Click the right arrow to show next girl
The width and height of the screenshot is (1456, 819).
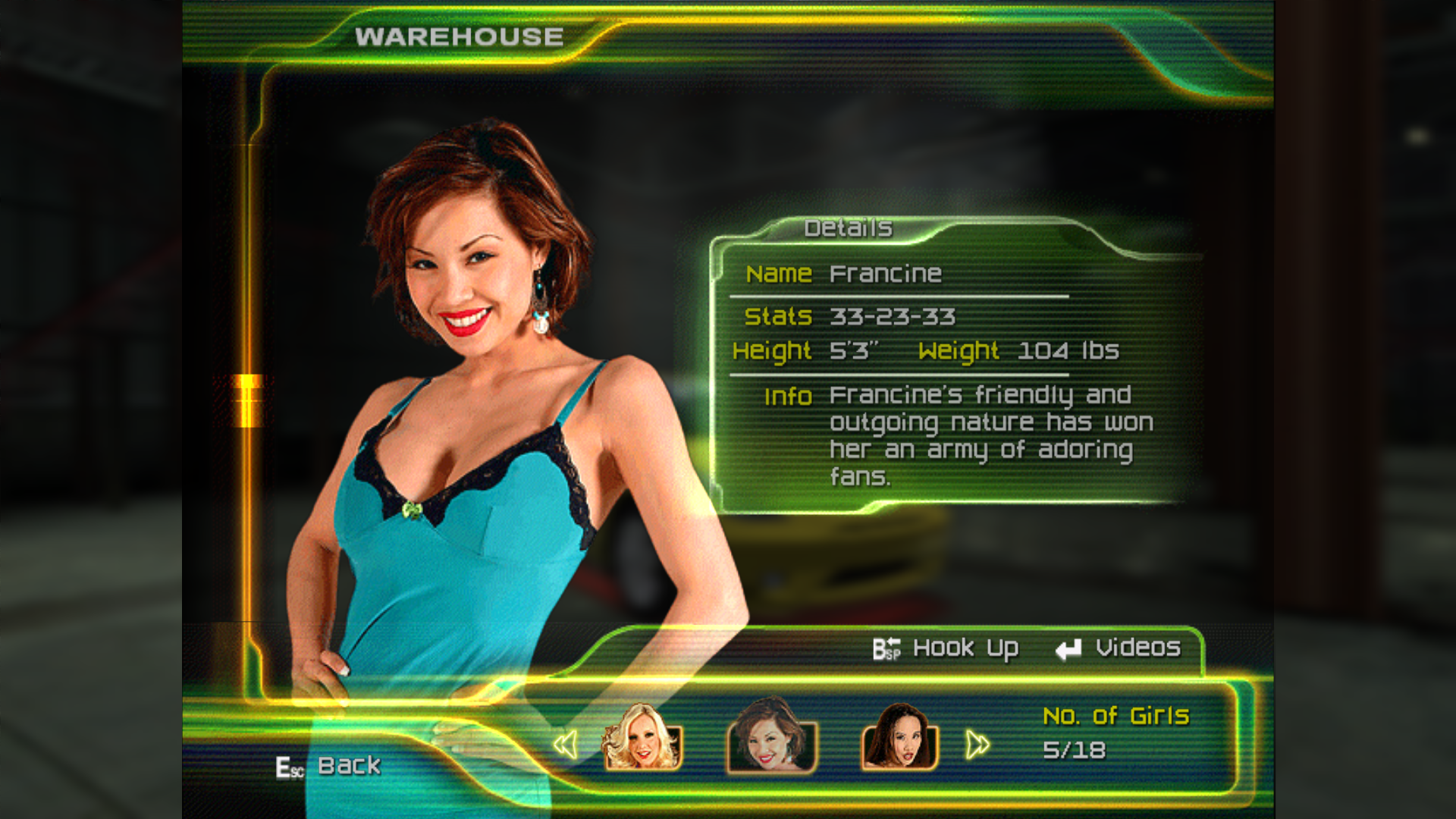click(977, 745)
